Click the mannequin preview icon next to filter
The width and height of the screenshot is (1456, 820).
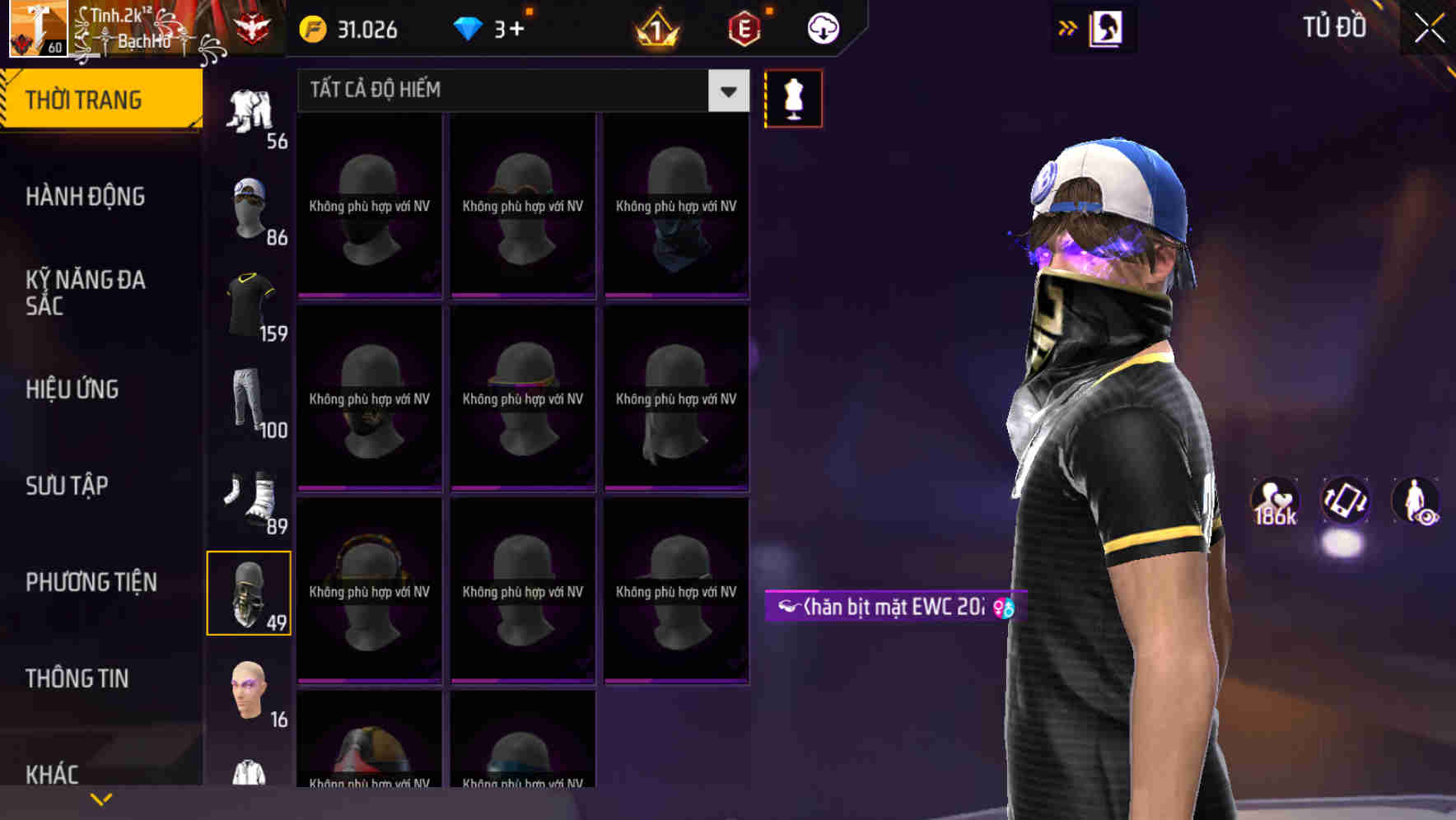(793, 98)
